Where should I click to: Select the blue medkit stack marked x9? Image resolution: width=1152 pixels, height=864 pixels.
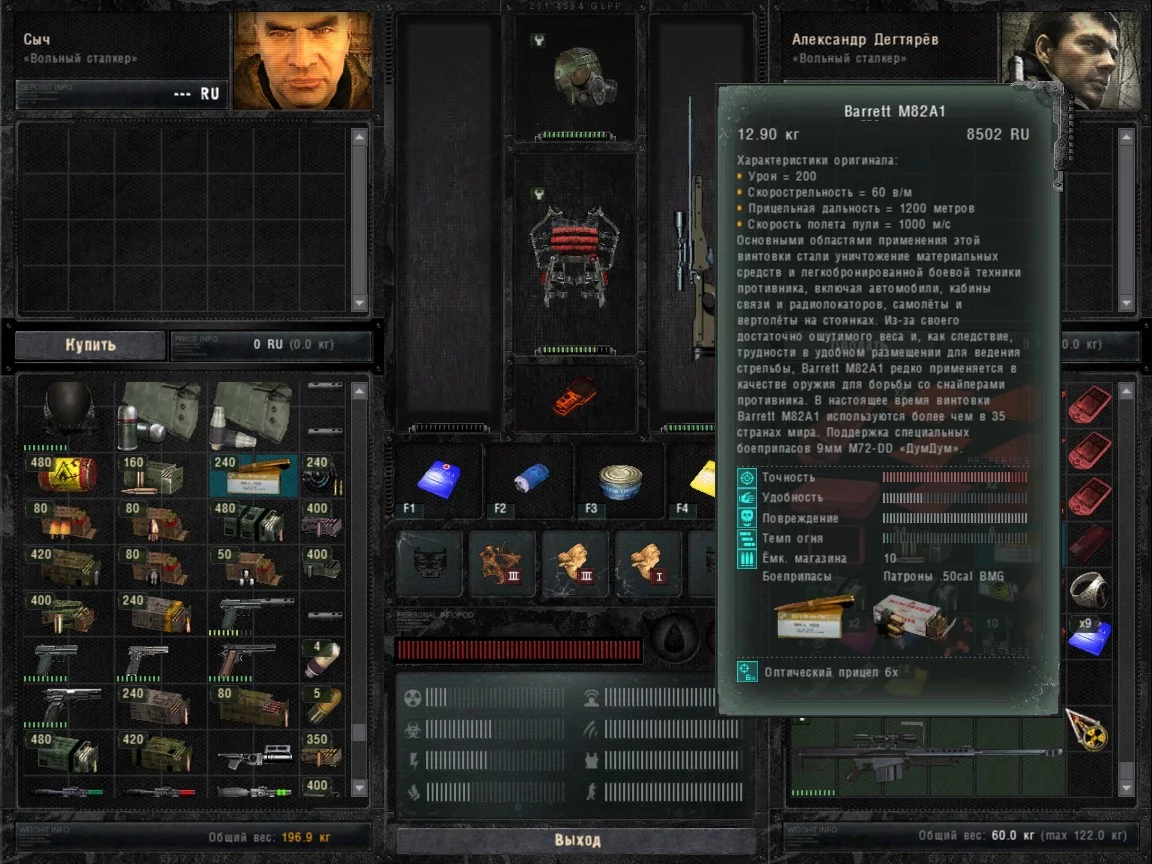(1090, 637)
